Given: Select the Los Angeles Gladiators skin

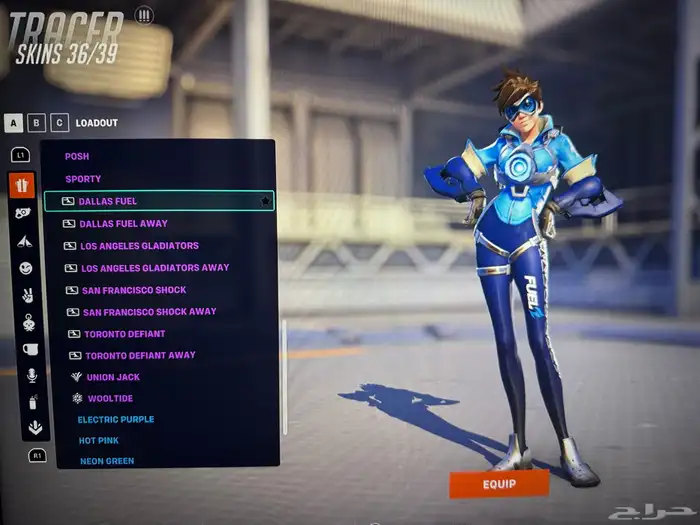Looking at the screenshot, I should coord(139,245).
